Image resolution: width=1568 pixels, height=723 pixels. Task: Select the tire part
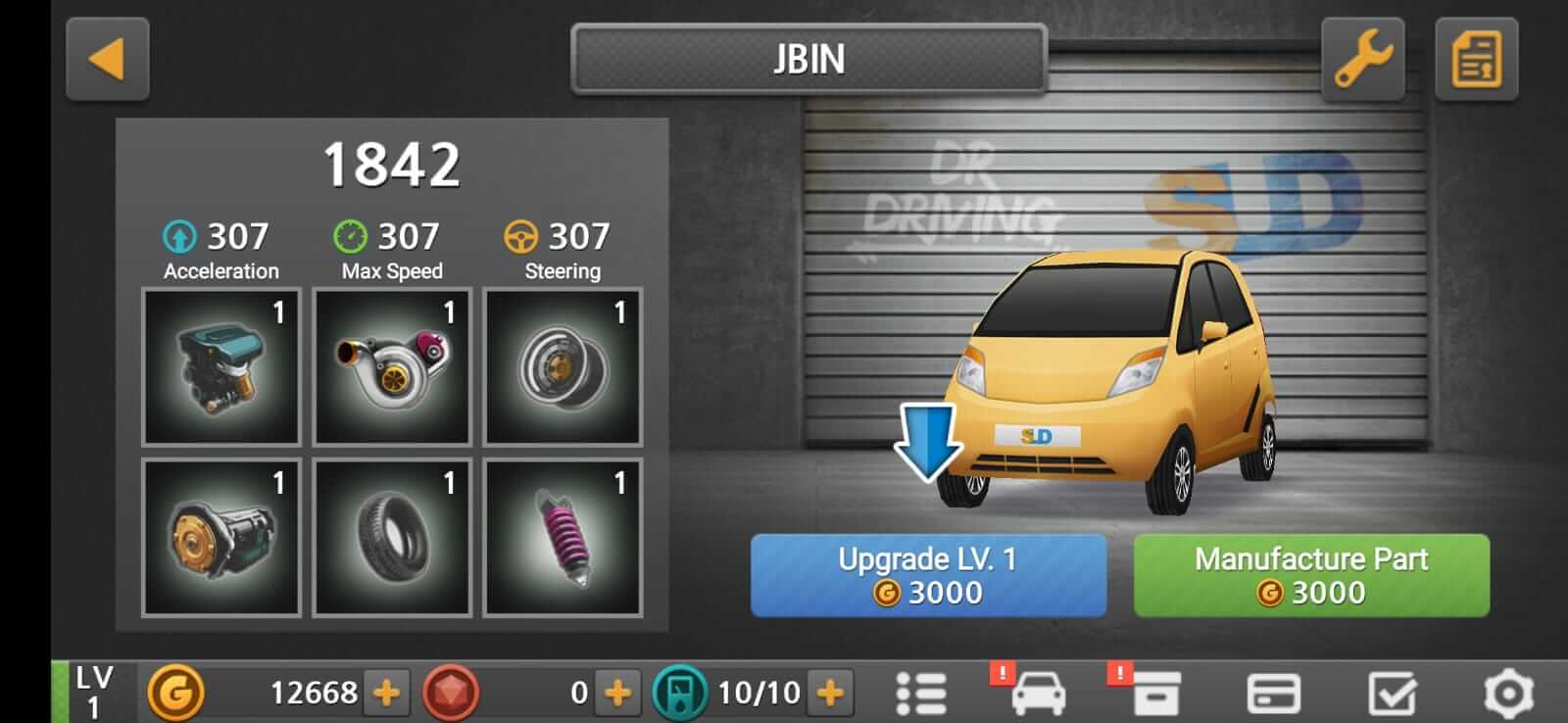[391, 538]
